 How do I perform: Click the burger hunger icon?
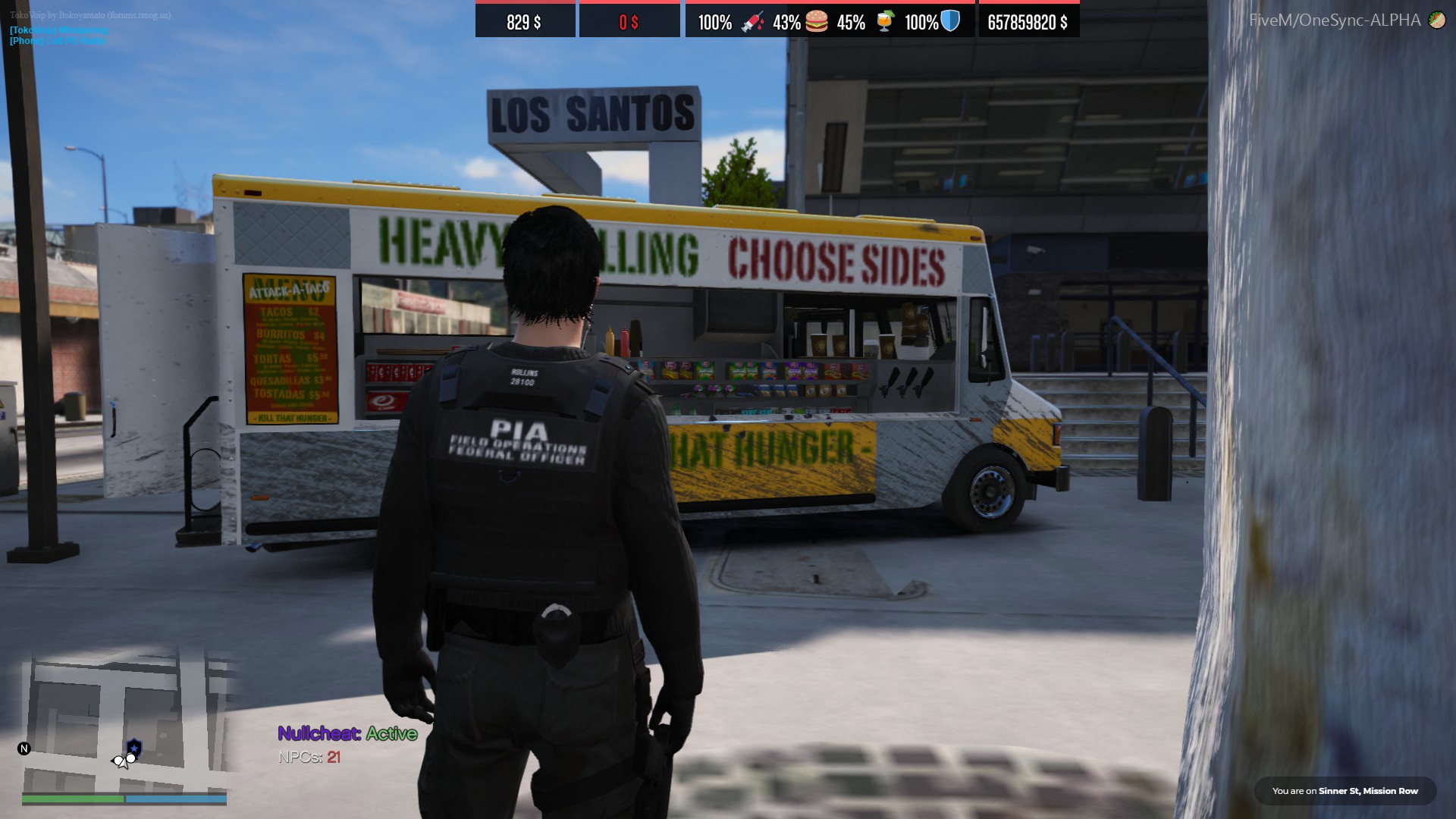pyautogui.click(x=817, y=21)
